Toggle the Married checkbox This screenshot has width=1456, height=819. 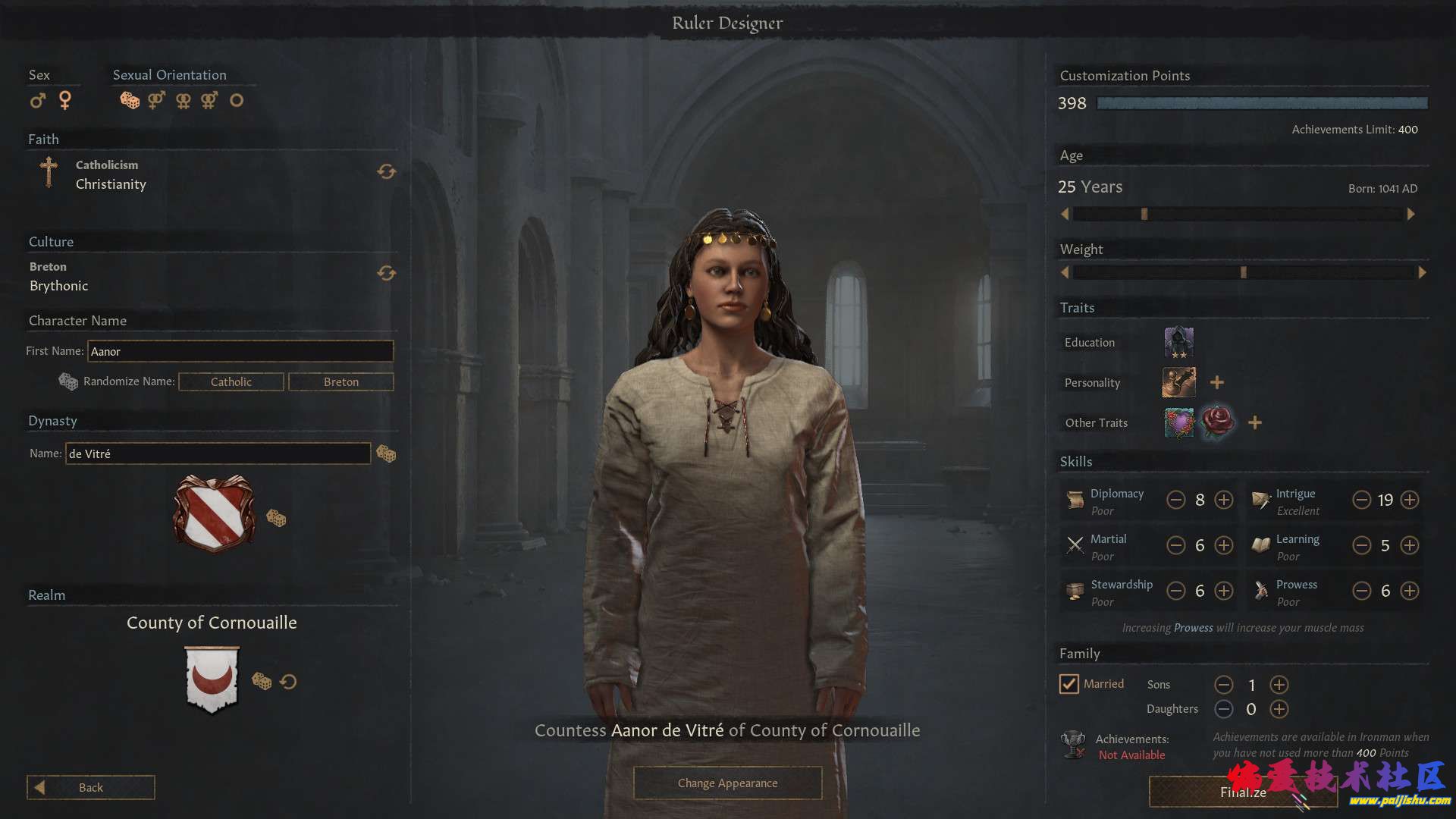click(1068, 684)
